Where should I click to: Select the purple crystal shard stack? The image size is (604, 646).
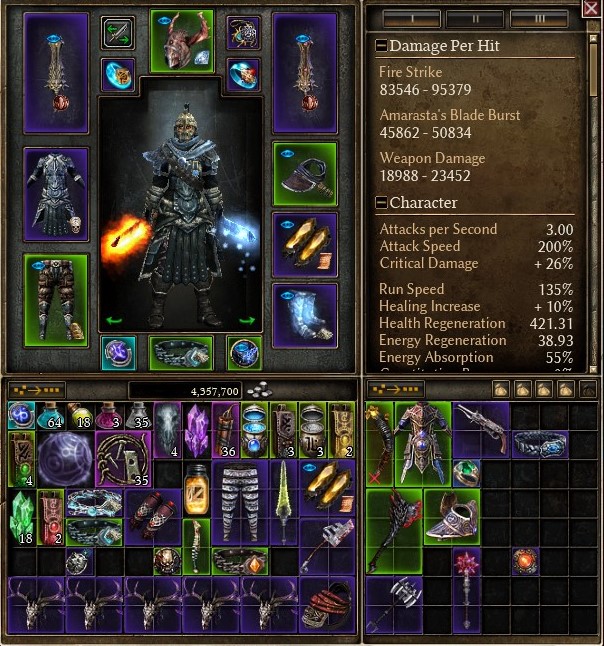(x=196, y=430)
